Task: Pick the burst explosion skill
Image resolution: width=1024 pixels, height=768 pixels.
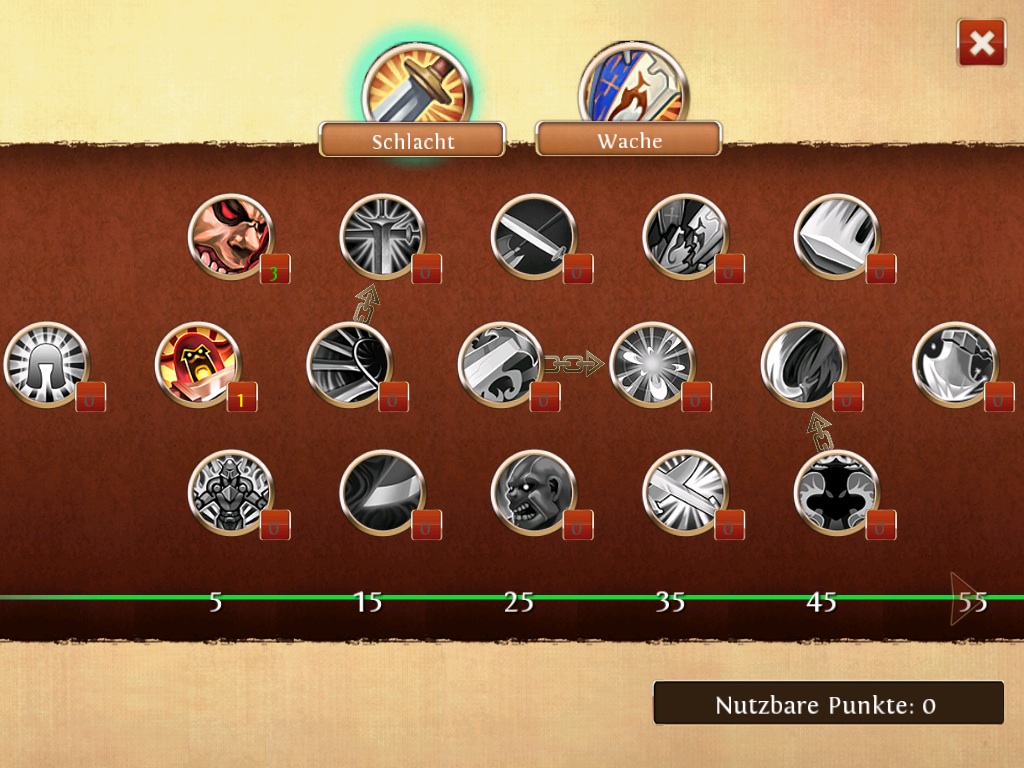Action: click(651, 364)
